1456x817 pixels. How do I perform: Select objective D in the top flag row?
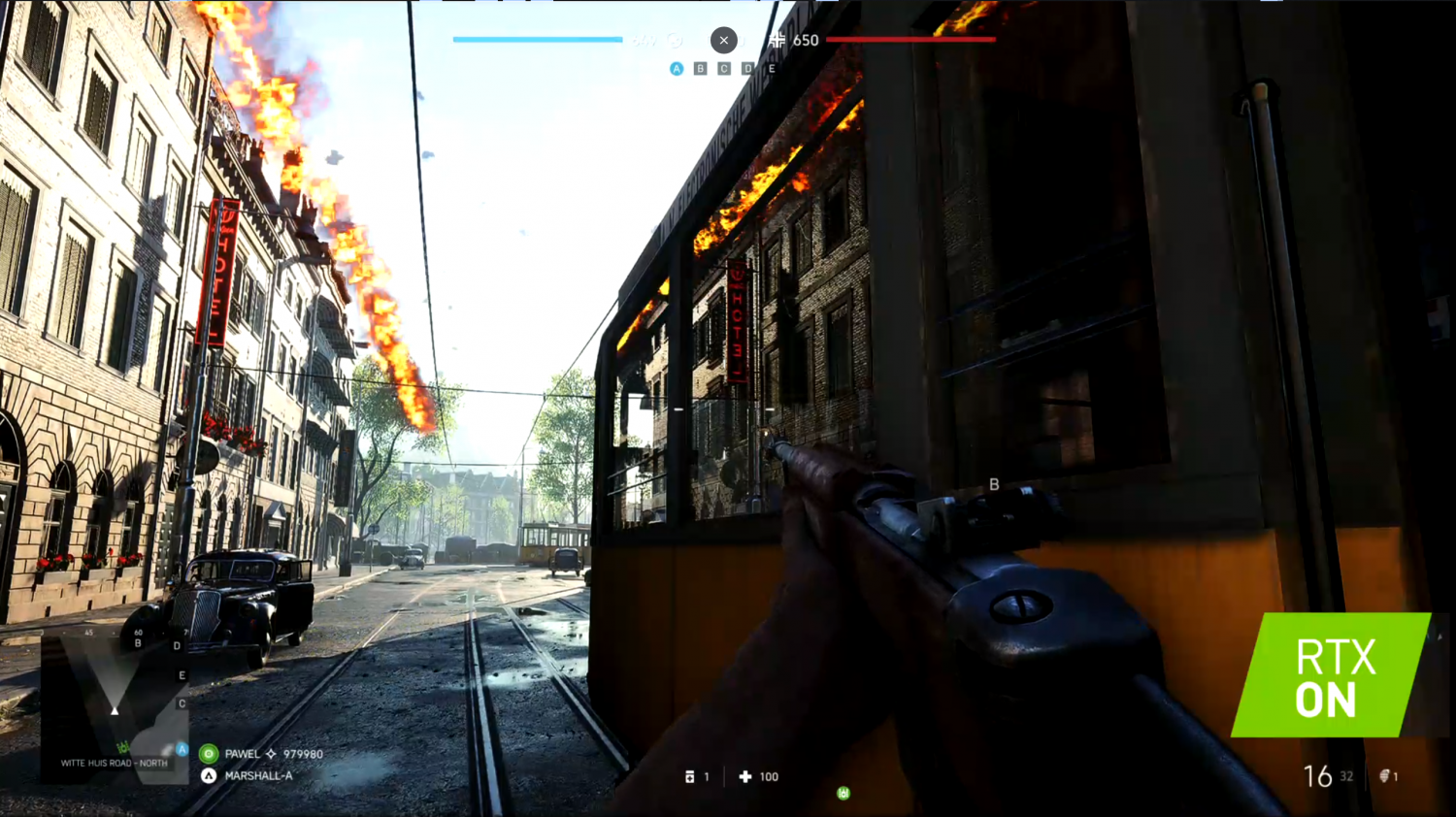[747, 69]
